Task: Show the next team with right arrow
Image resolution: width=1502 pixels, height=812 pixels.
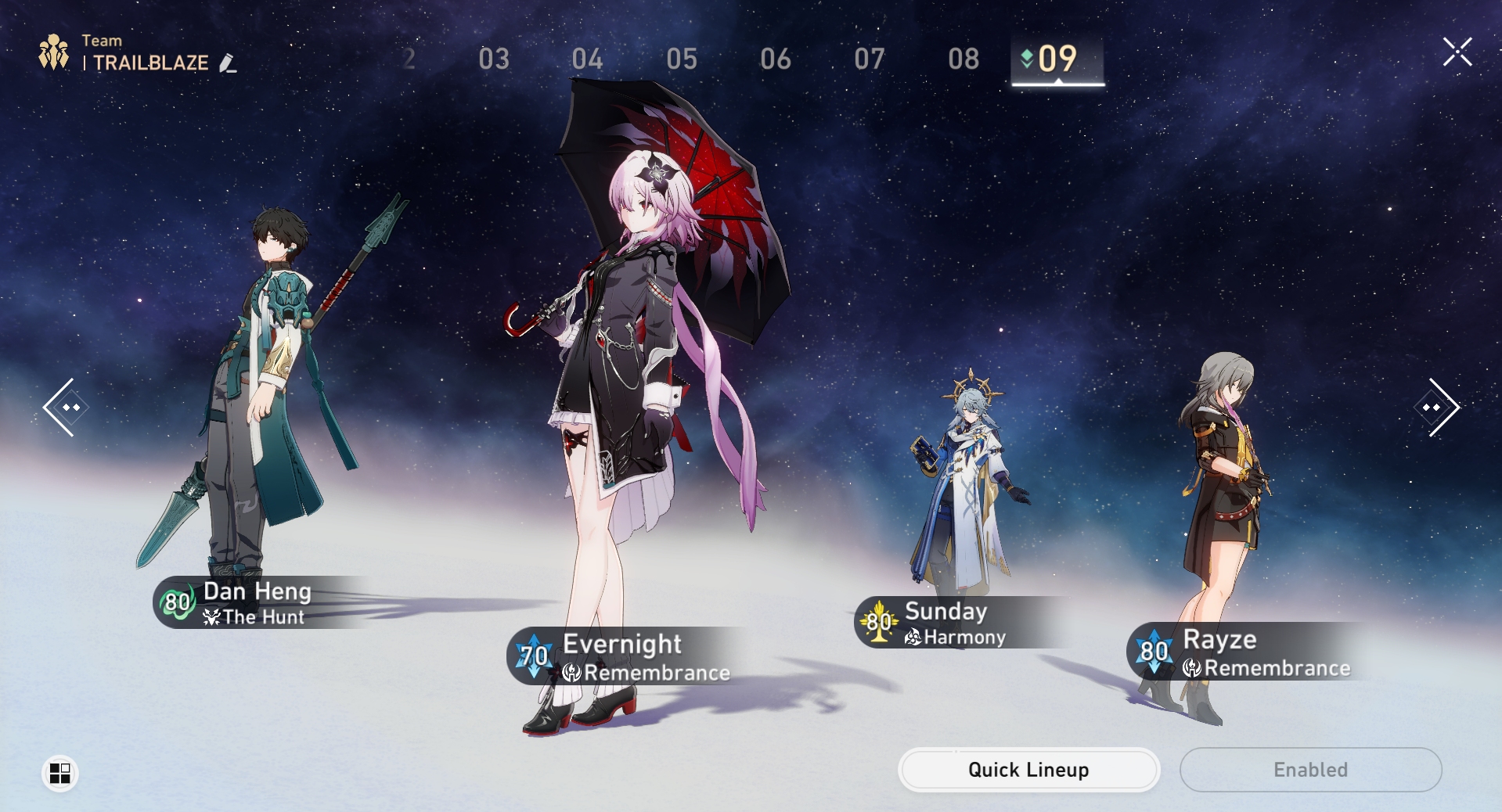Action: coord(1436,407)
